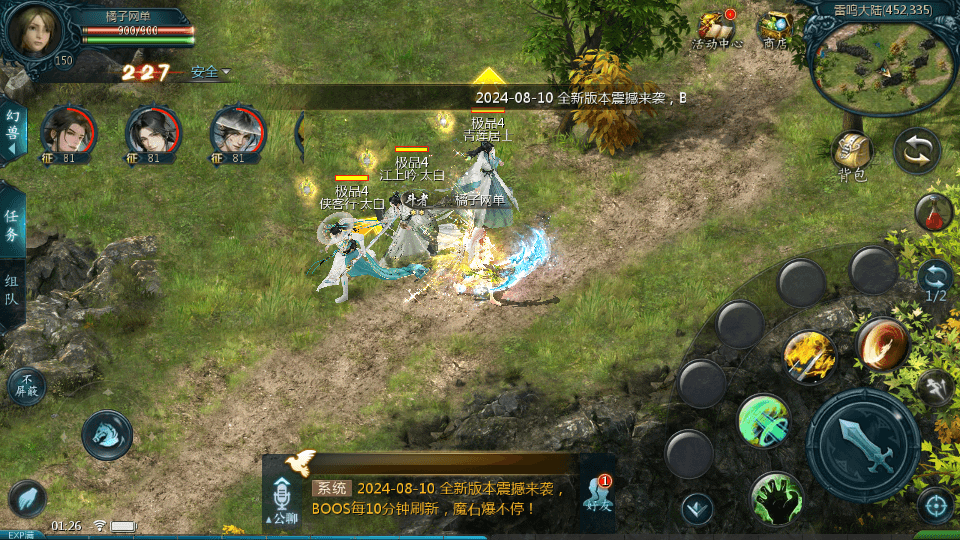Use the red health potion
Viewport: 960px width, 540px height.
933,211
